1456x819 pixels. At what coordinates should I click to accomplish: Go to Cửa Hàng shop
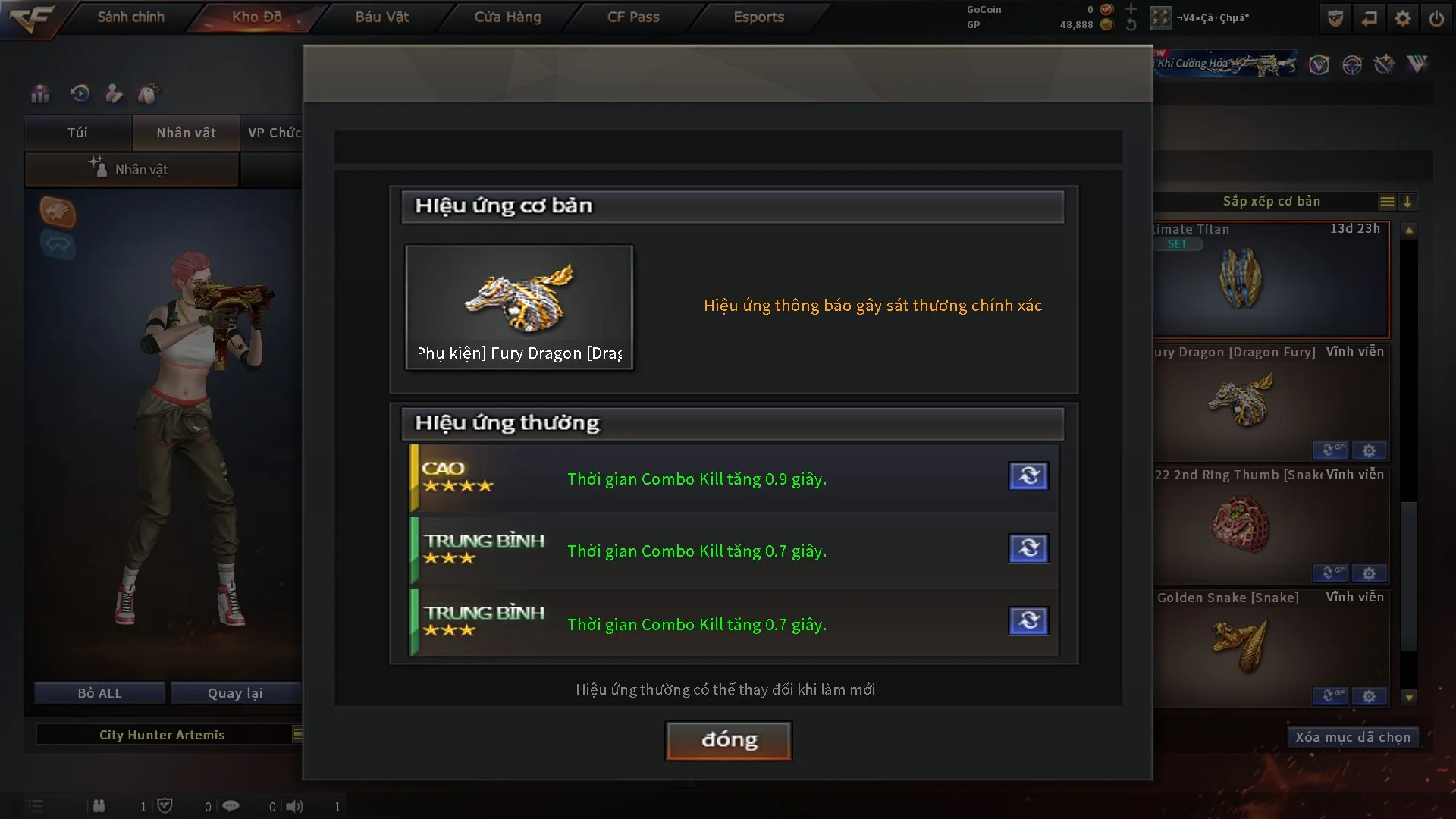tap(507, 17)
